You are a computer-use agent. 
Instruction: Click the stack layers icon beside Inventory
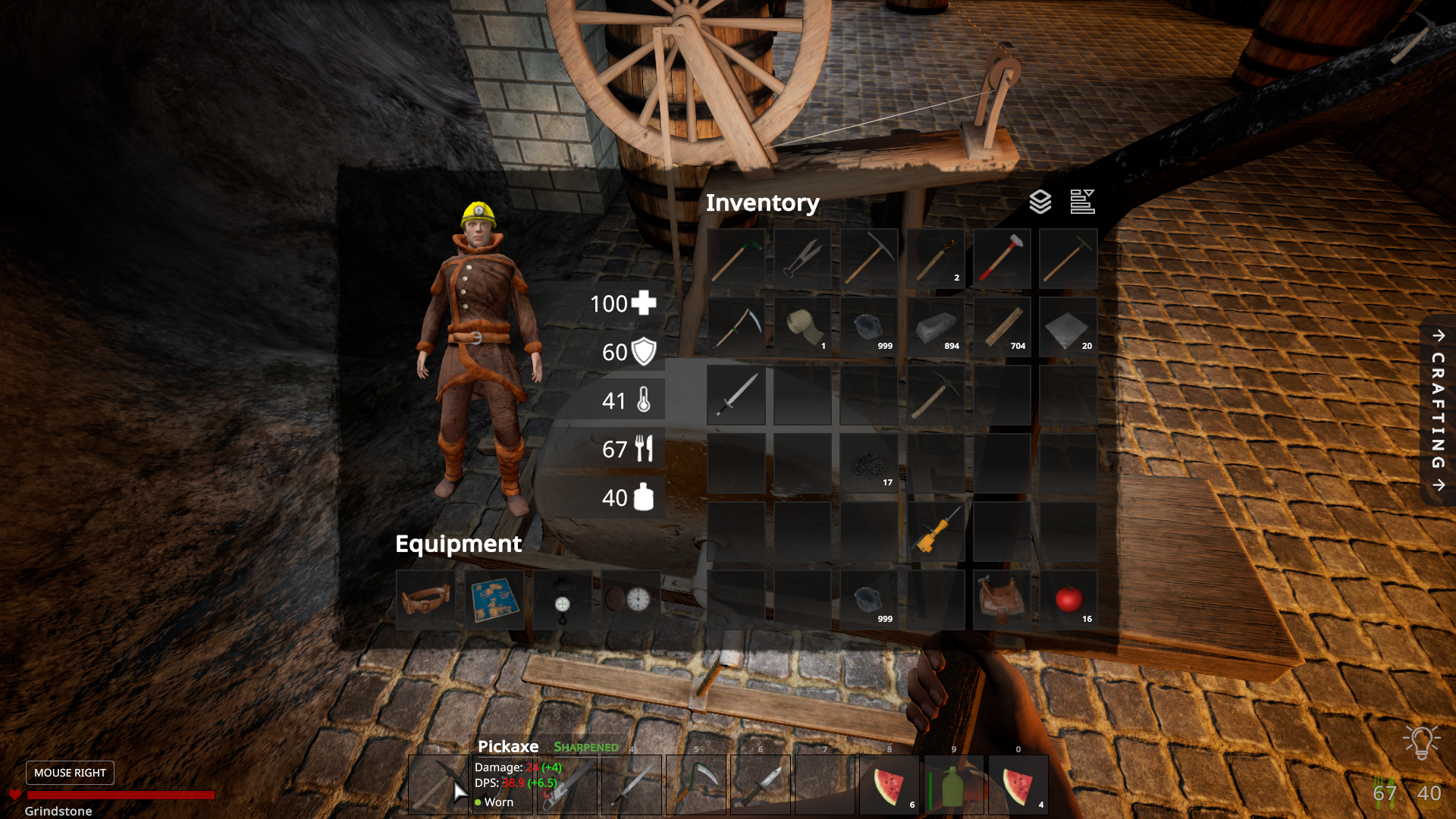point(1040,202)
